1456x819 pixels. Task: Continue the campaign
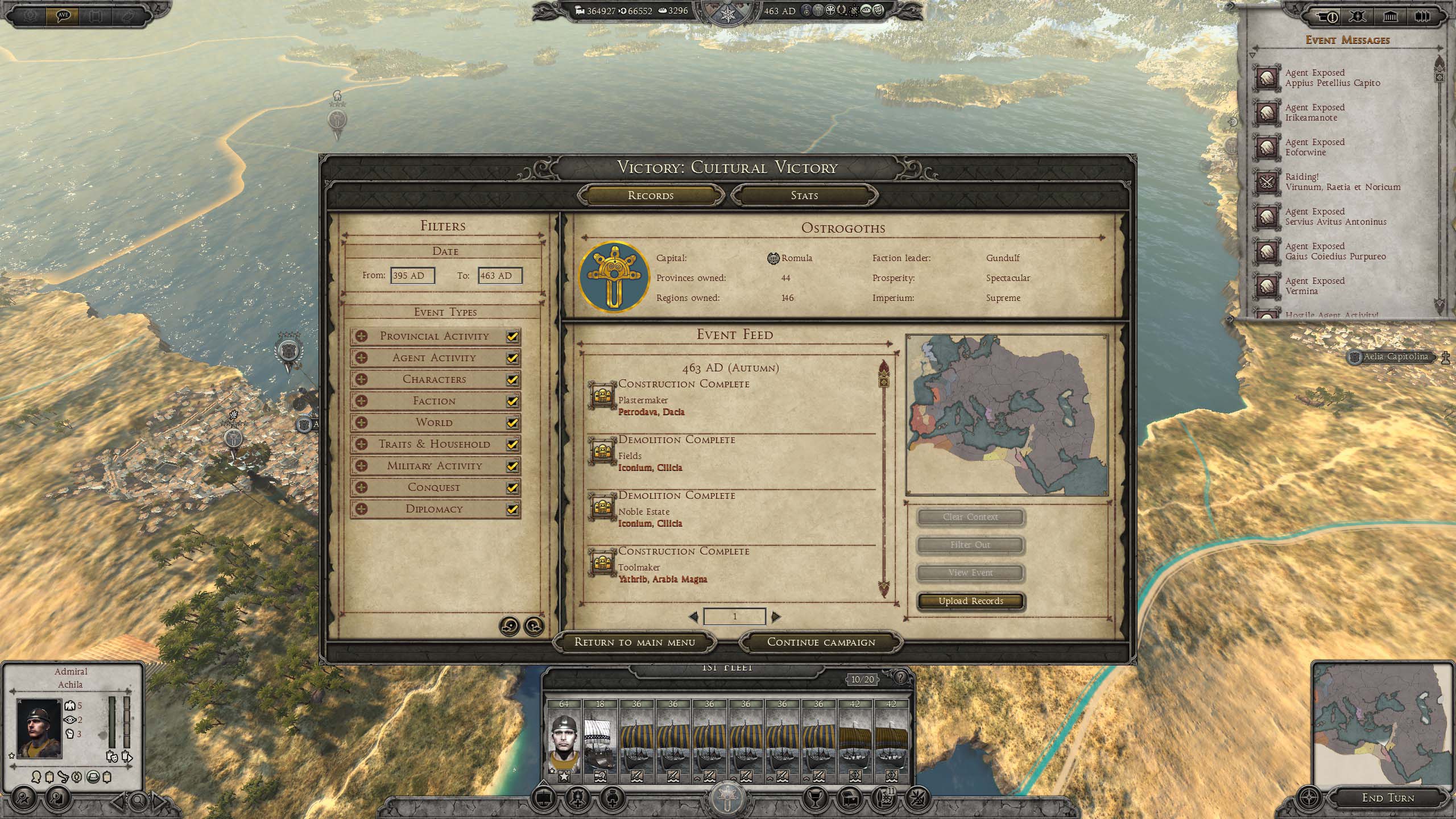821,642
